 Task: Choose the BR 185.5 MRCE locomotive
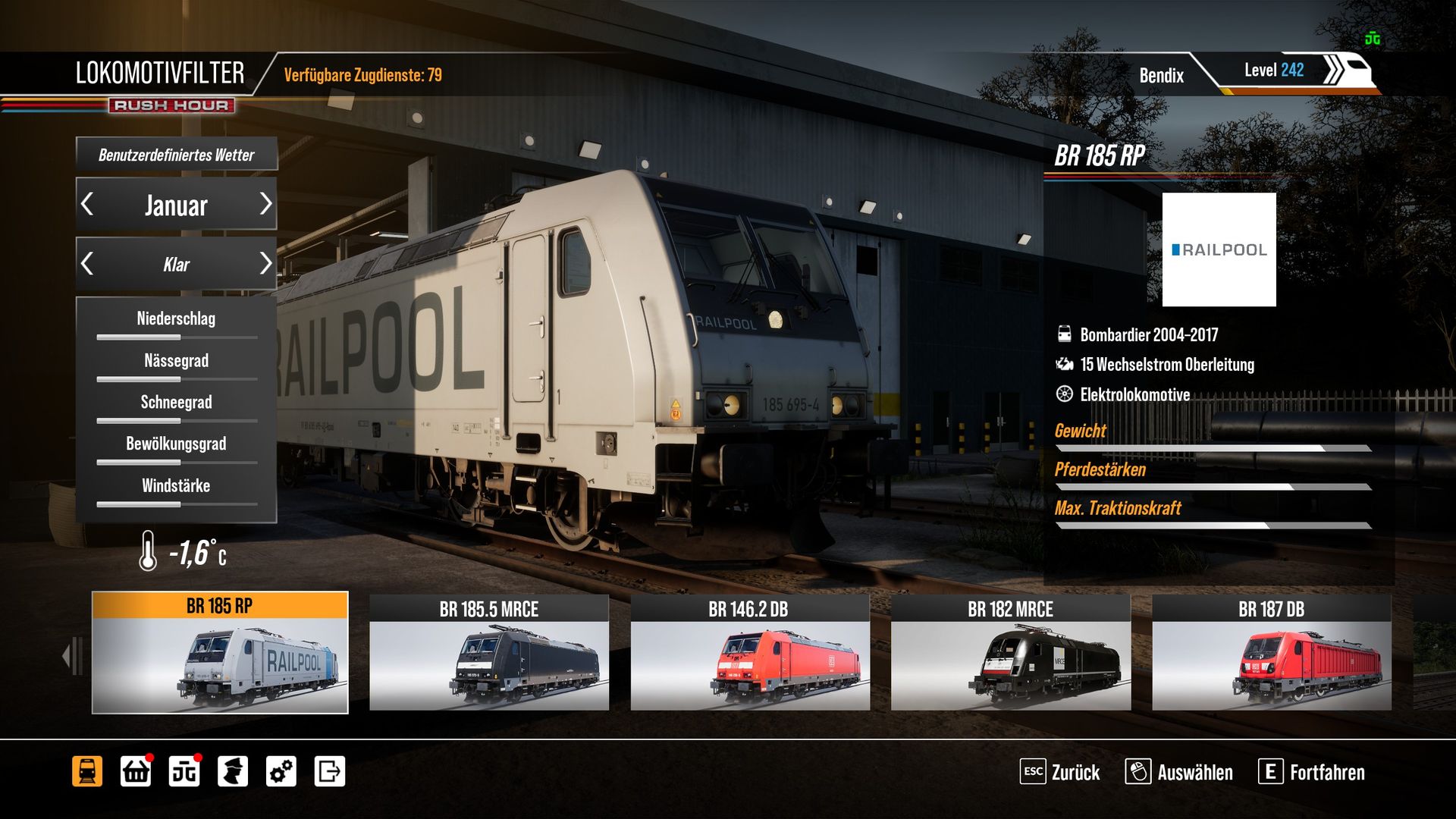[x=489, y=653]
